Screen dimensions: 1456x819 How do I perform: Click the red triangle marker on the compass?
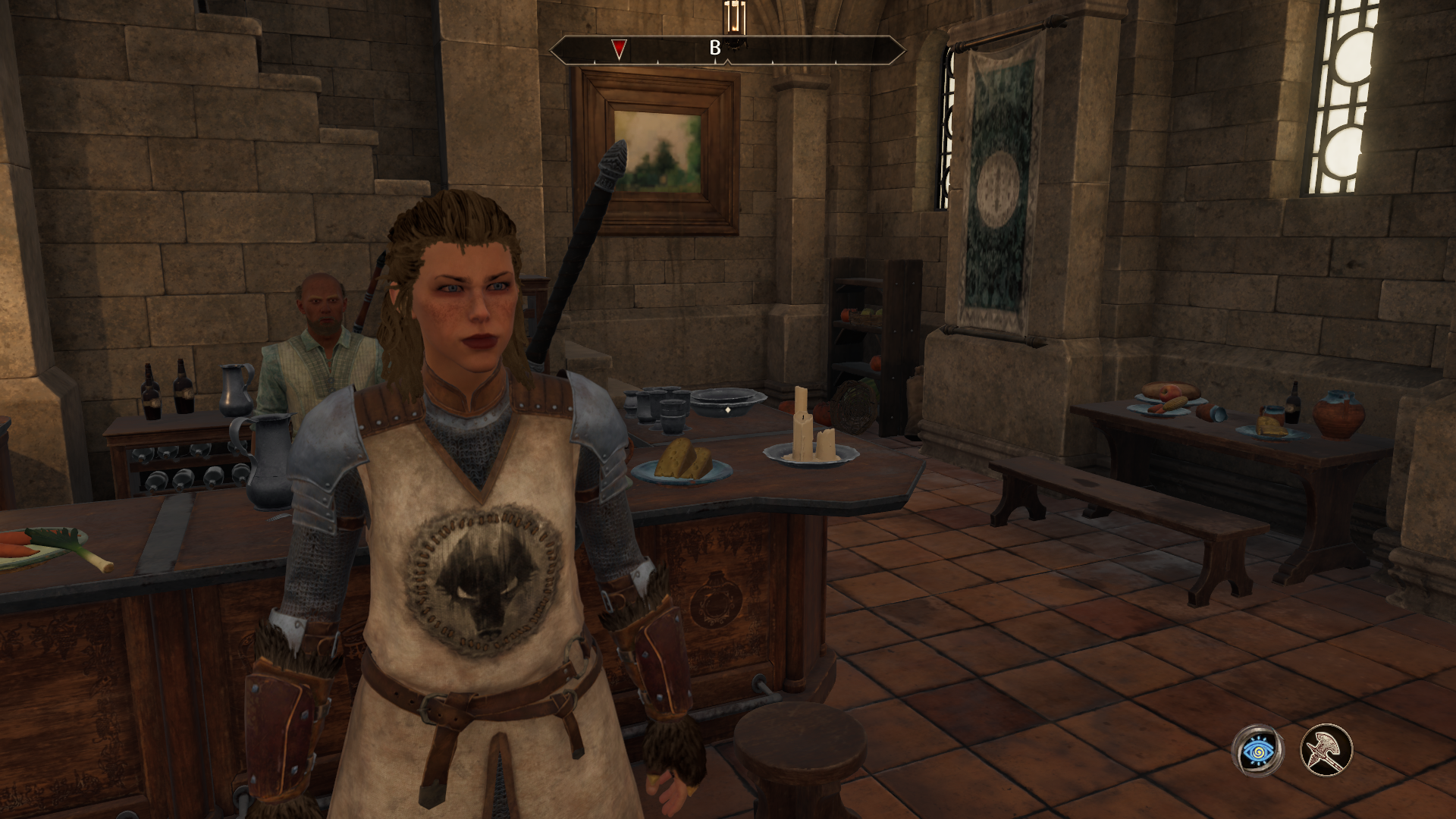(620, 49)
